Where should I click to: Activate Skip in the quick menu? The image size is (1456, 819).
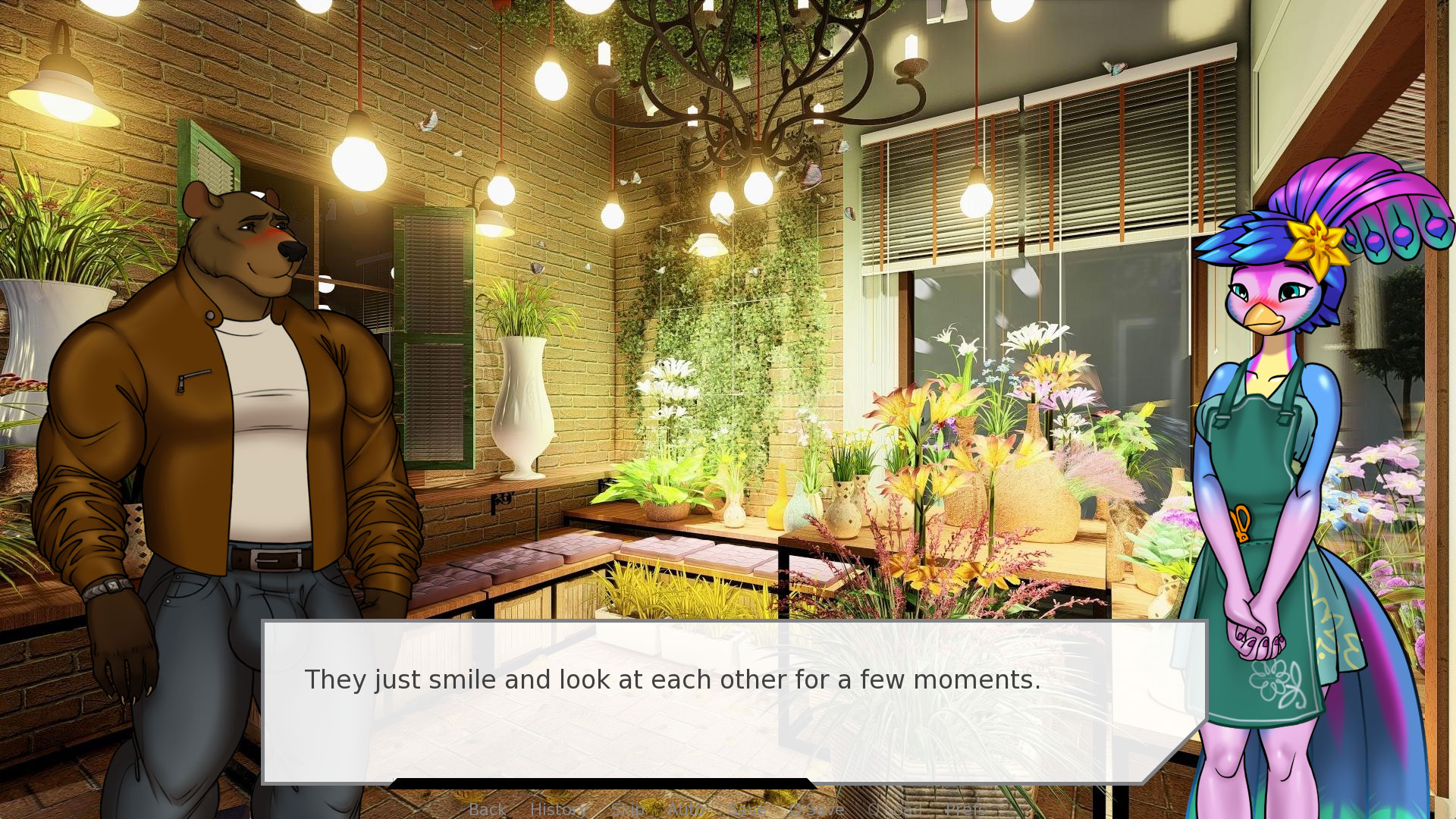click(627, 809)
